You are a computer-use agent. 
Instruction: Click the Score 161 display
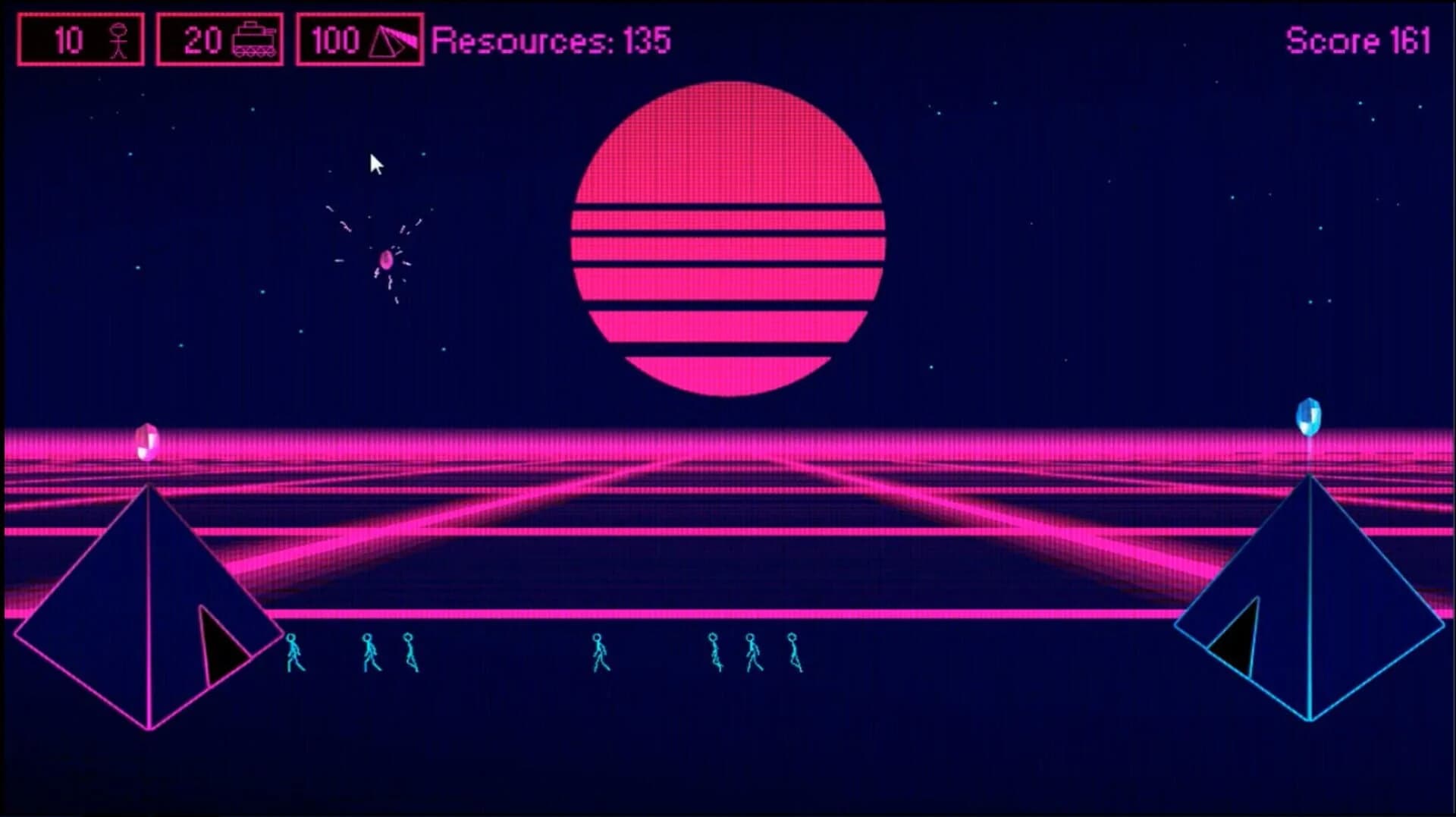[1357, 39]
